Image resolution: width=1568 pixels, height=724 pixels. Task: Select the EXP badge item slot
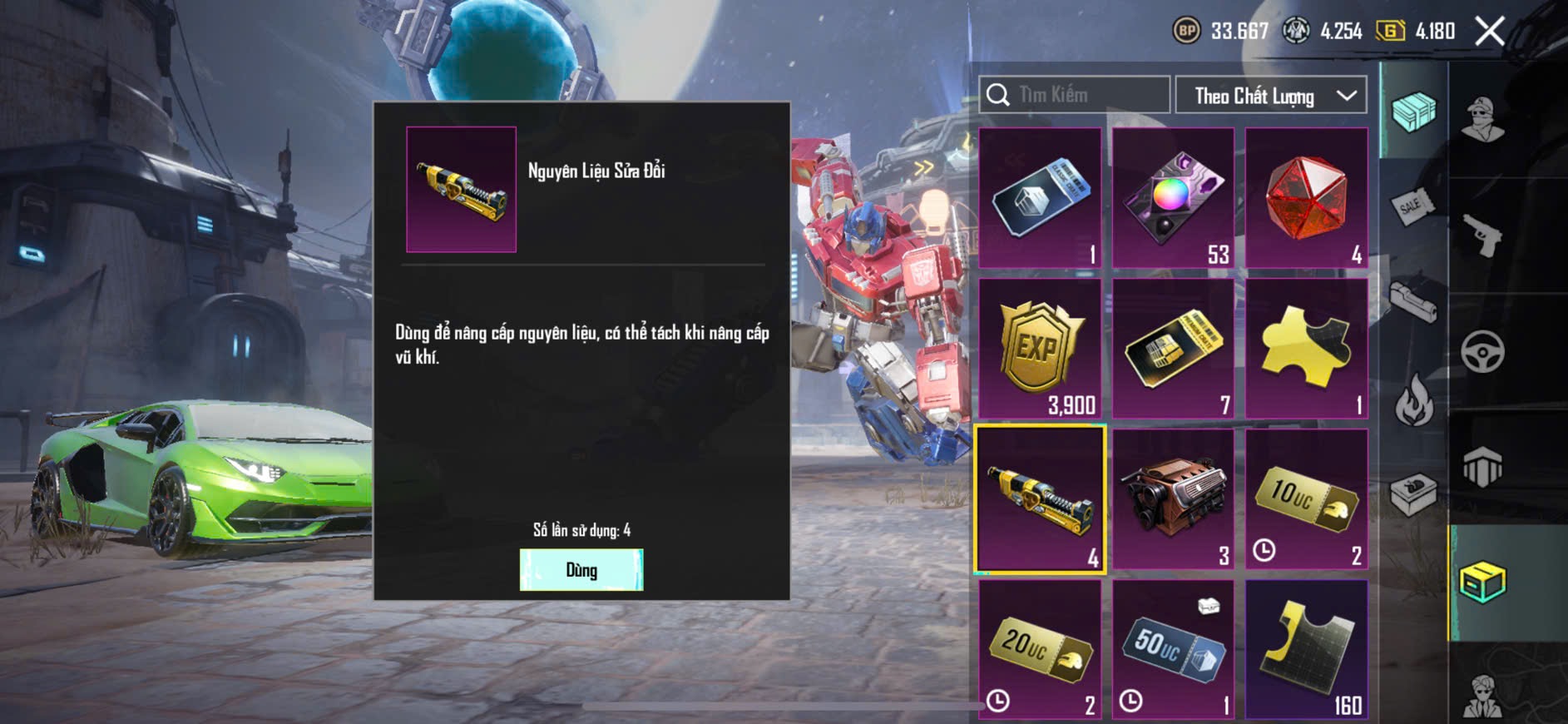1040,349
